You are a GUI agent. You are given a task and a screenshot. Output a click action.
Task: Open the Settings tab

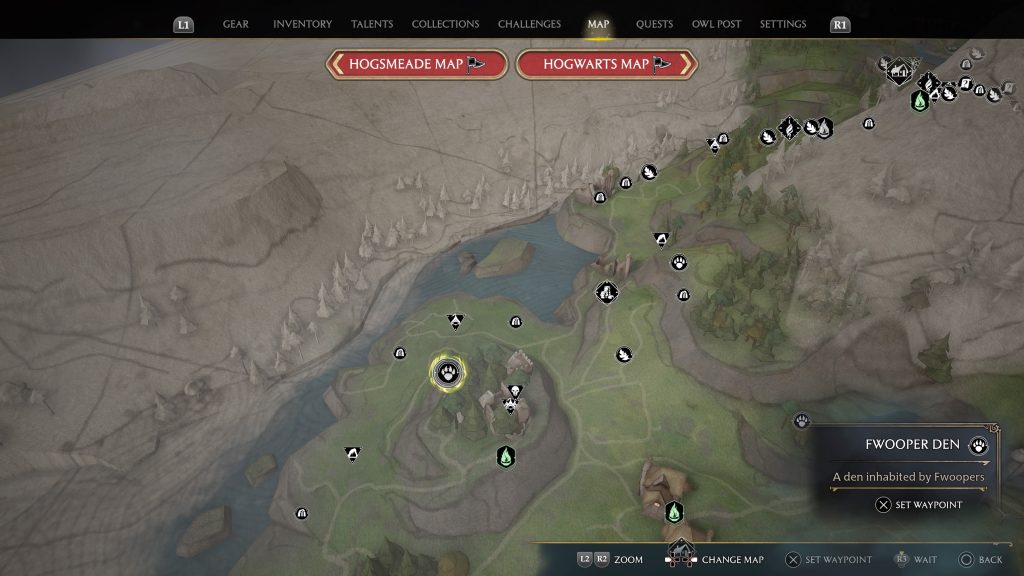click(783, 24)
